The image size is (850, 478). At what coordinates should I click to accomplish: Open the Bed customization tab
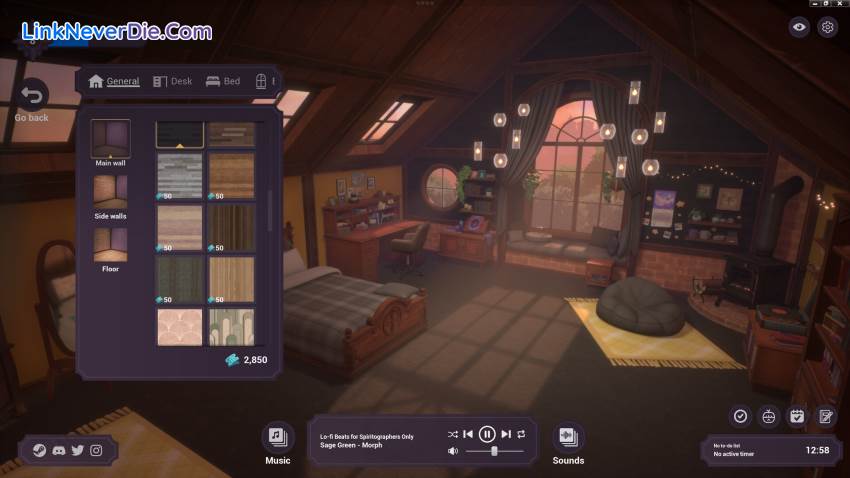(x=223, y=81)
